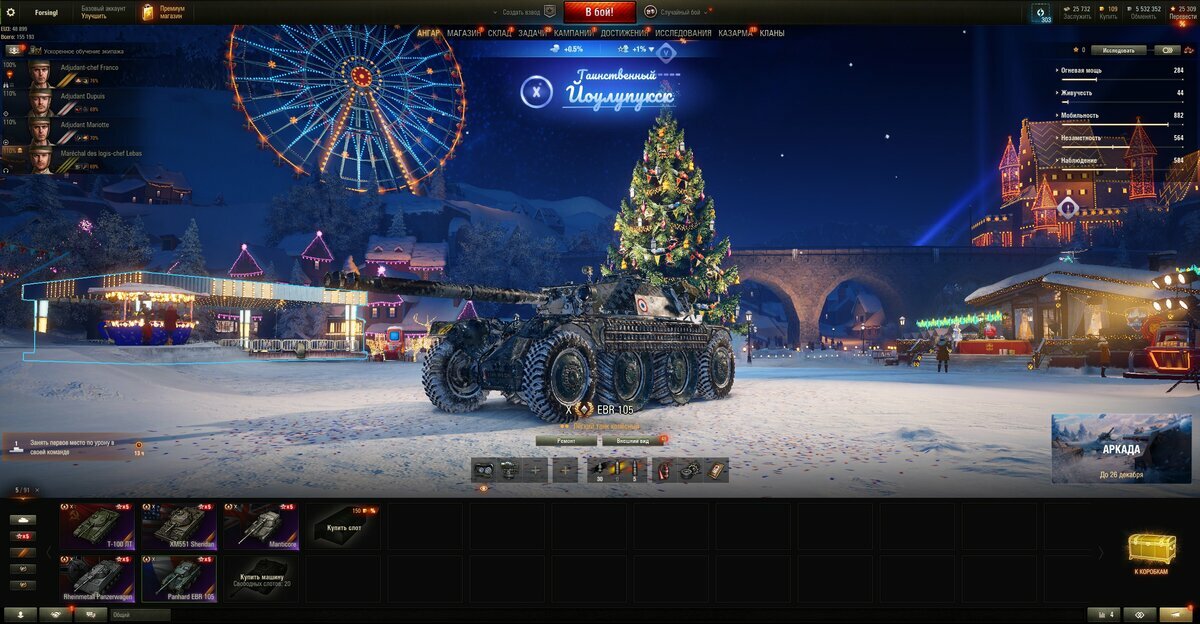Choose the XM551 Sheridan tank
1200x624 pixels.
point(178,526)
